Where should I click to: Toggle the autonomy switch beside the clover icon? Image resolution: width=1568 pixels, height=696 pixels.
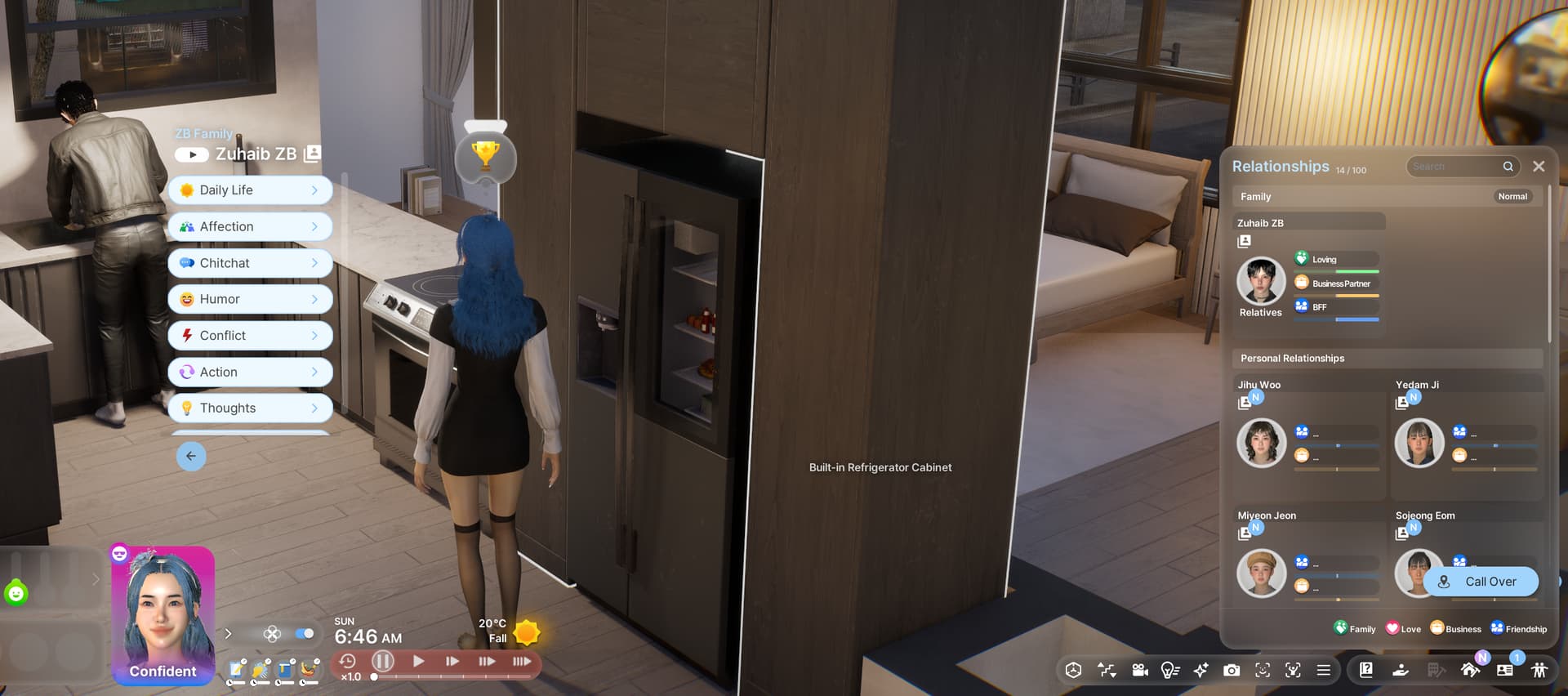[305, 634]
